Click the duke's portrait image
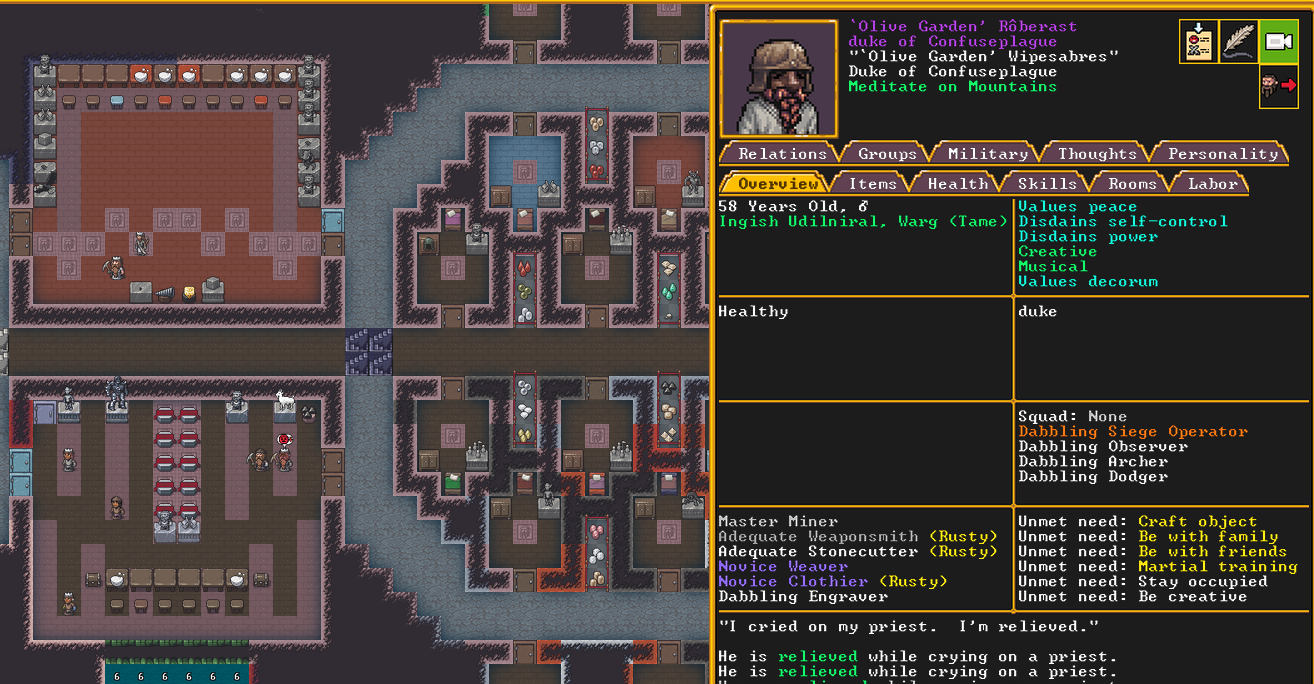The image size is (1314, 684). click(778, 78)
